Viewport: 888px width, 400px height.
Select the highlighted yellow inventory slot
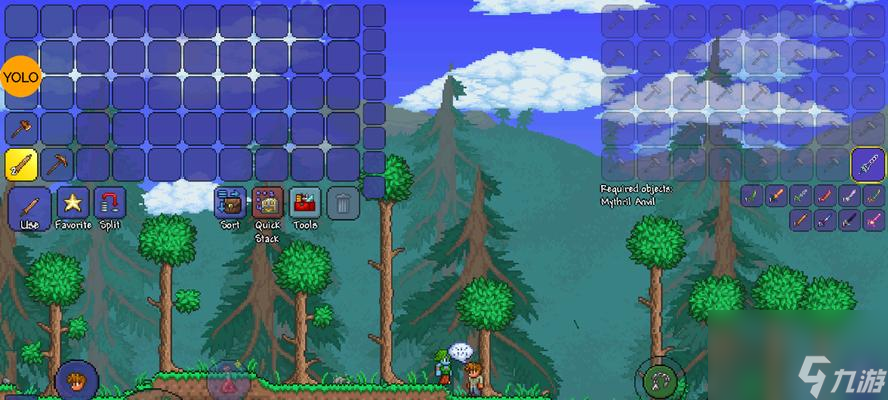(21, 164)
